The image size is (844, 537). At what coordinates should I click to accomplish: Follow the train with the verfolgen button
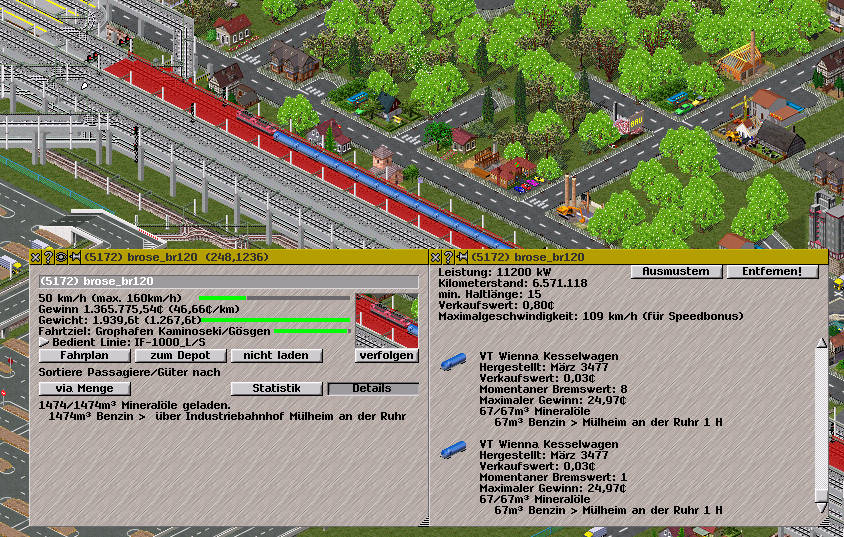pos(386,355)
